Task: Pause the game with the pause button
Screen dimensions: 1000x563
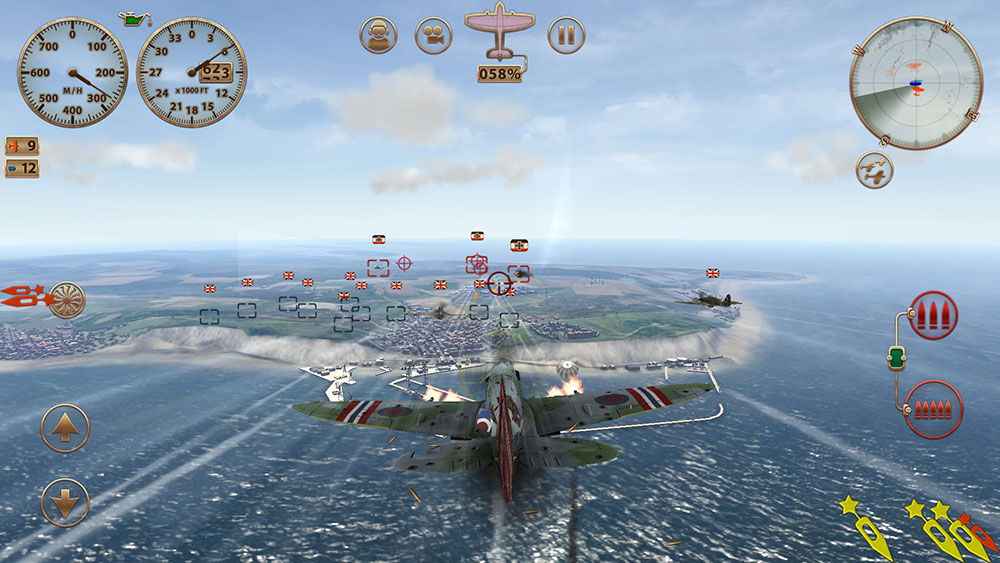Action: pos(566,36)
